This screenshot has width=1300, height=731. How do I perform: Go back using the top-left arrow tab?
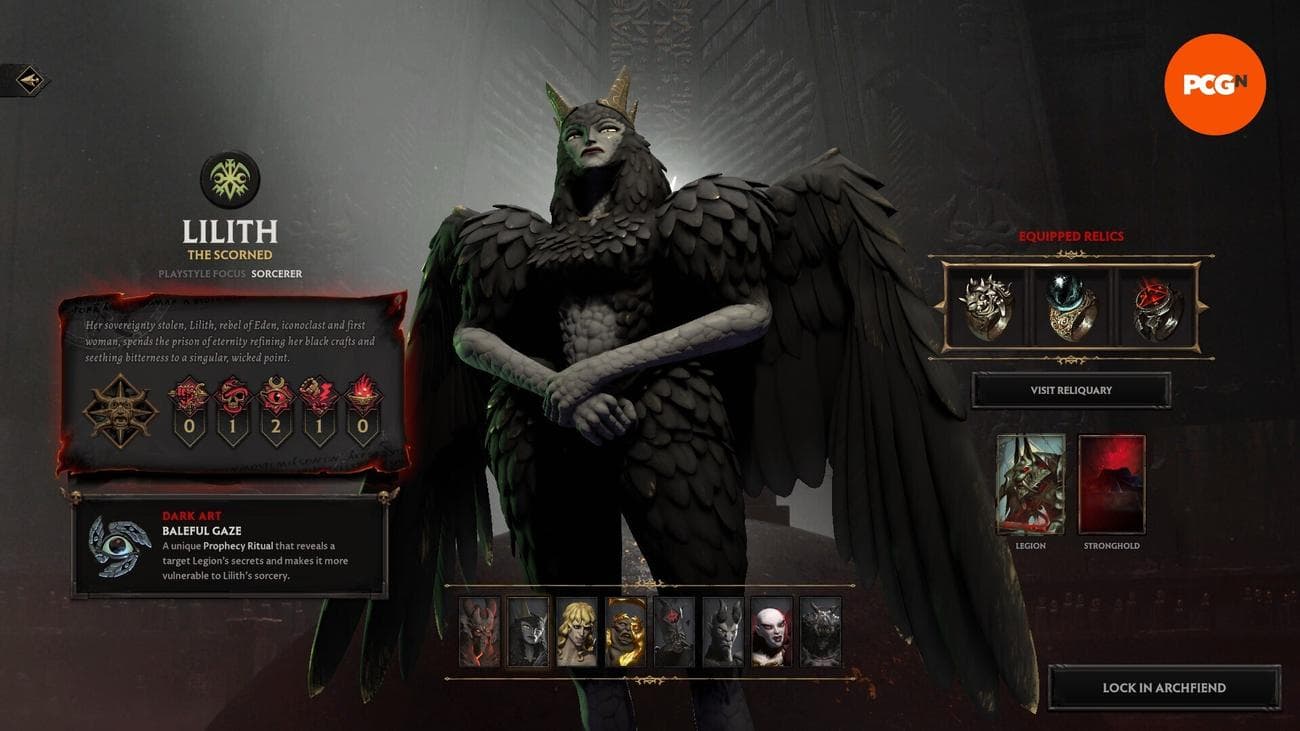[24, 80]
